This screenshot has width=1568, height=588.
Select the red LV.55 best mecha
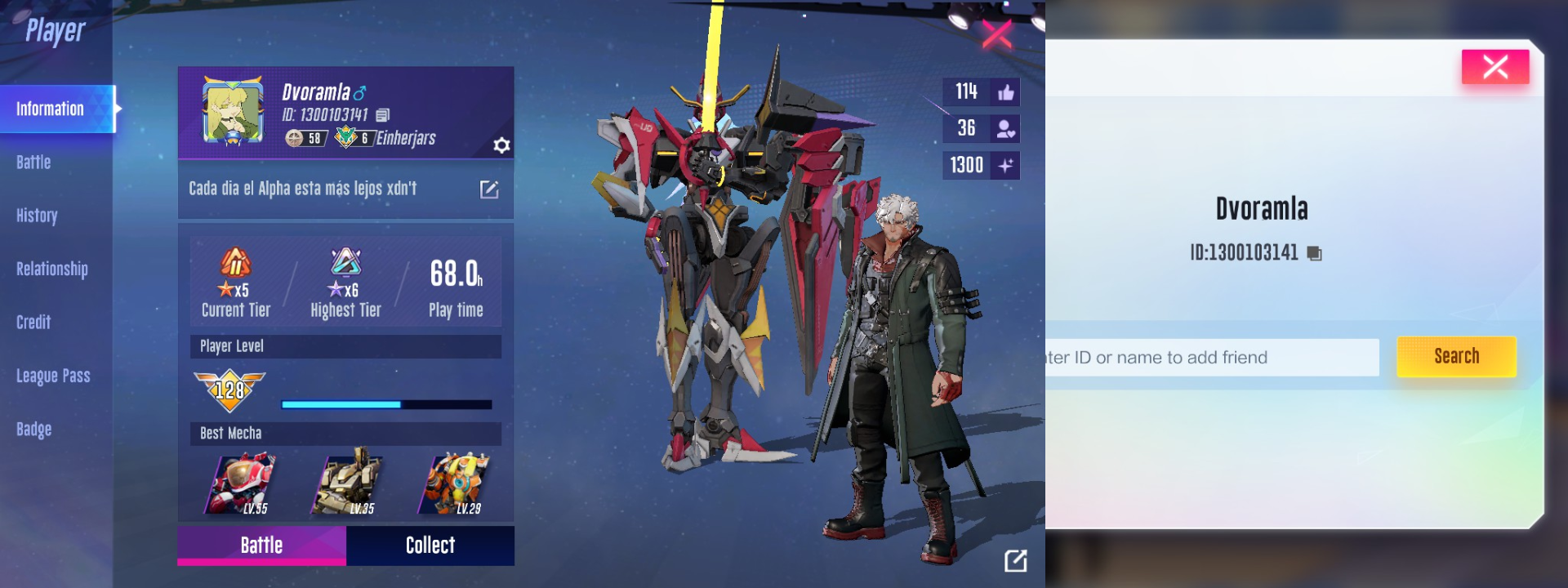[x=243, y=484]
